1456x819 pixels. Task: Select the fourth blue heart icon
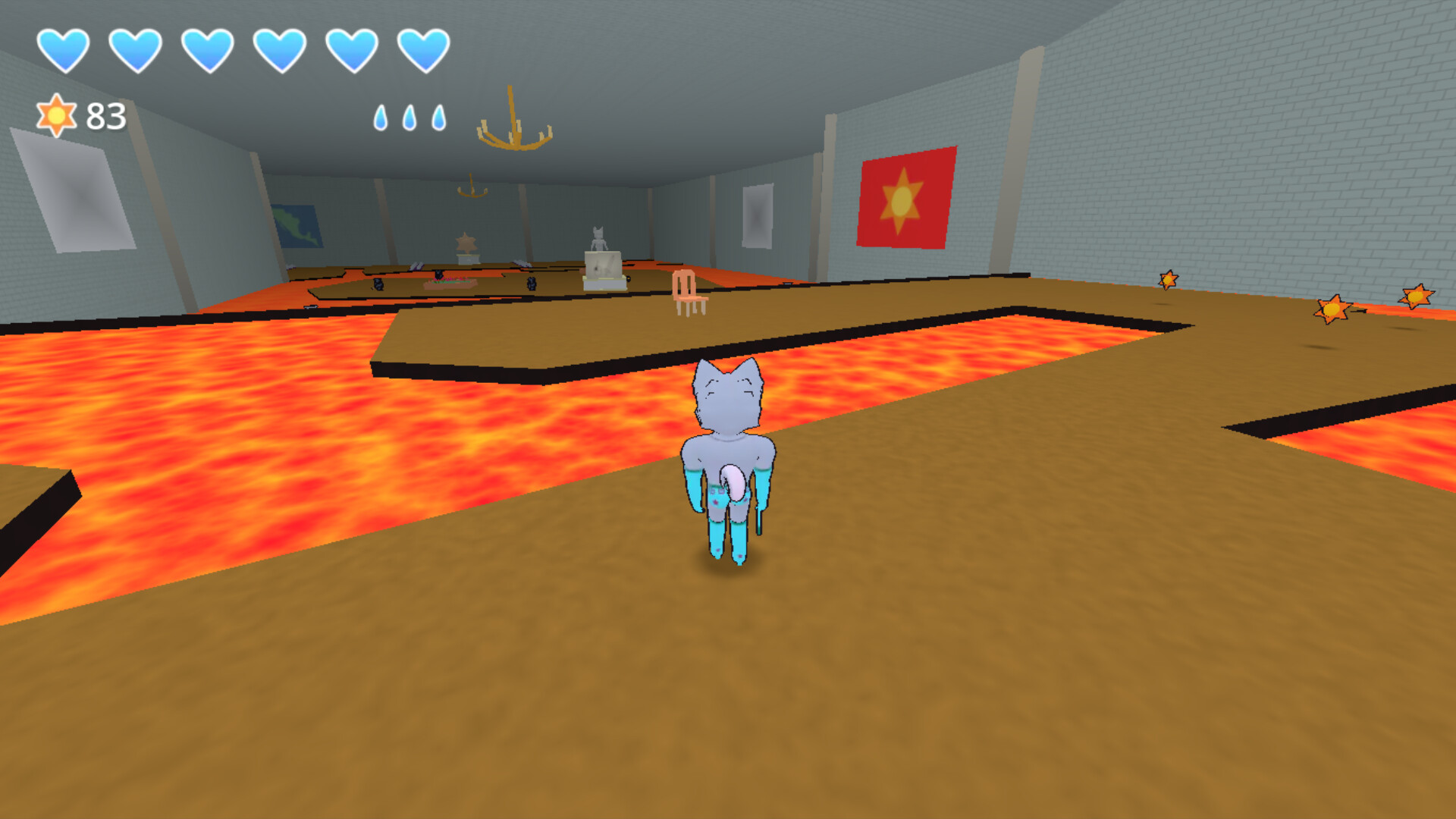280,49
